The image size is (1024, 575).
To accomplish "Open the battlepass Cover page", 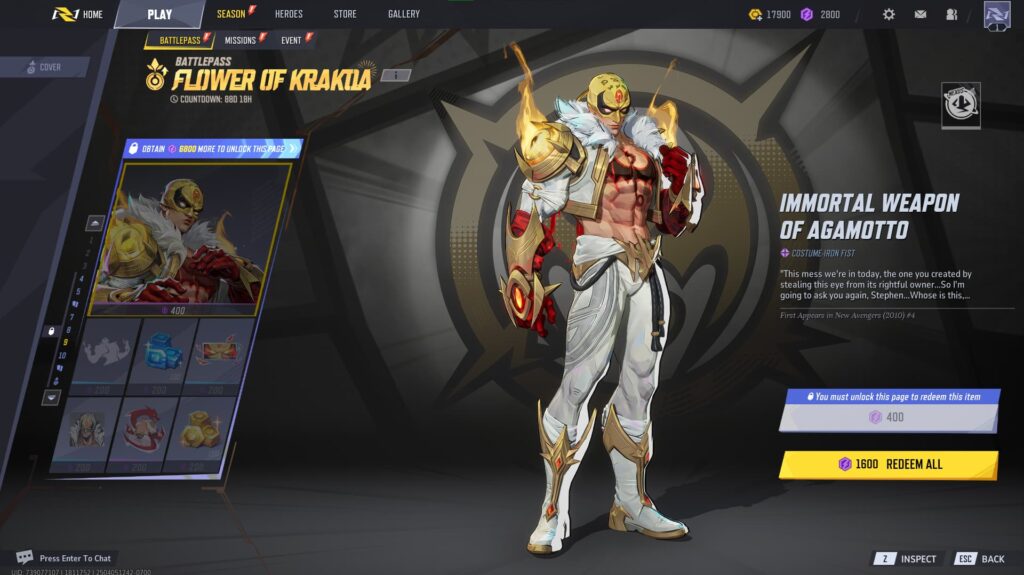I will pos(44,67).
